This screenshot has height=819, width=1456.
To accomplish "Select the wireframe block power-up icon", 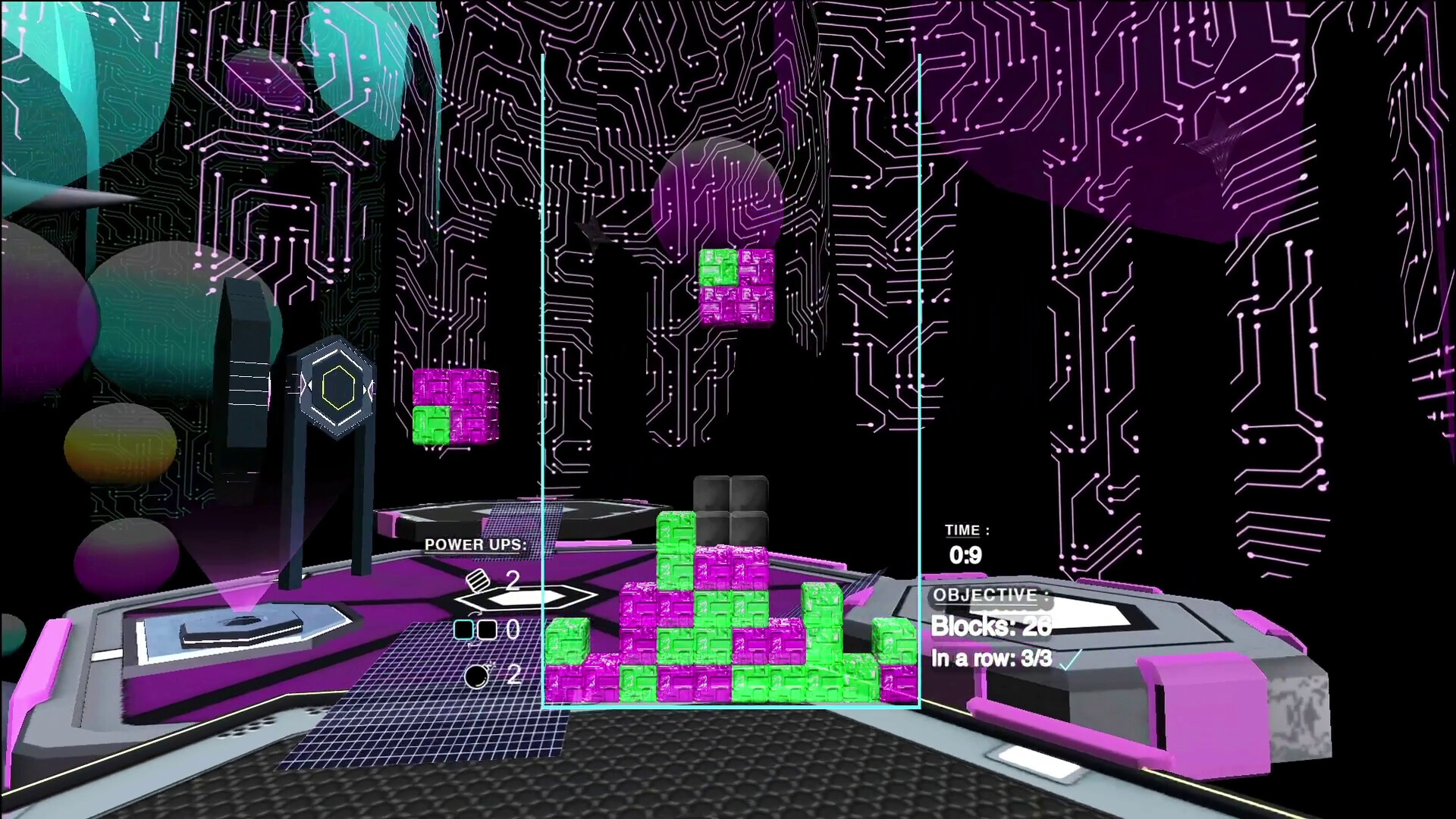I will (x=478, y=579).
